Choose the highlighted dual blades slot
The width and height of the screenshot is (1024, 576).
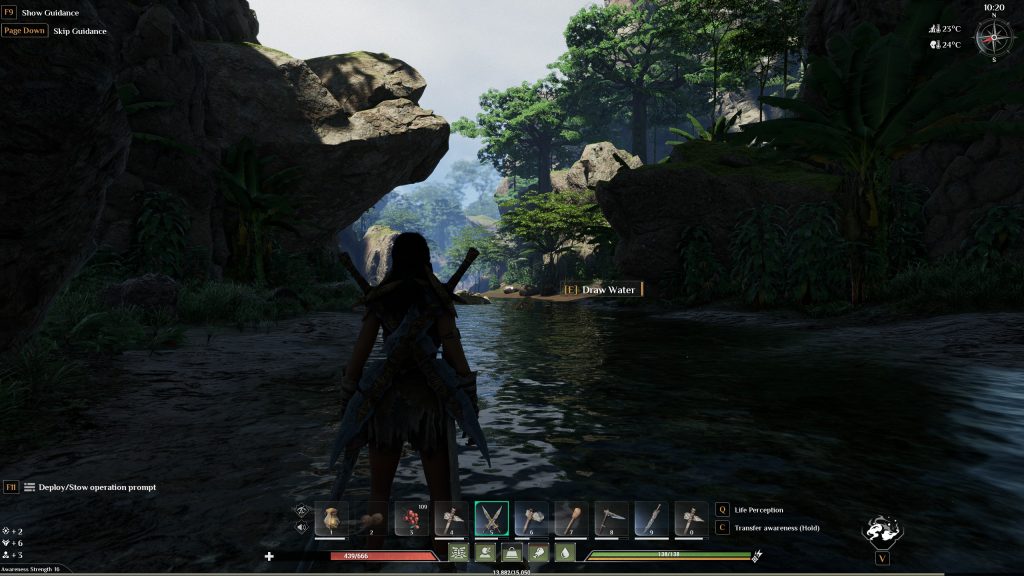[491, 518]
